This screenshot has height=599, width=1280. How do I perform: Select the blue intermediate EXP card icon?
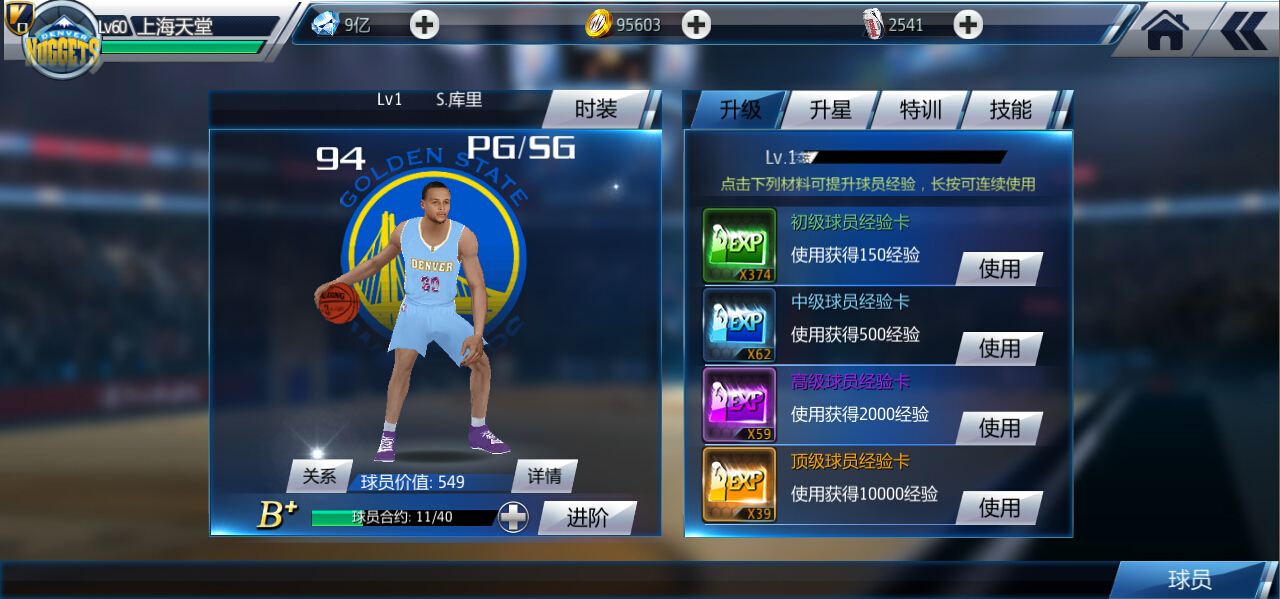click(x=740, y=325)
